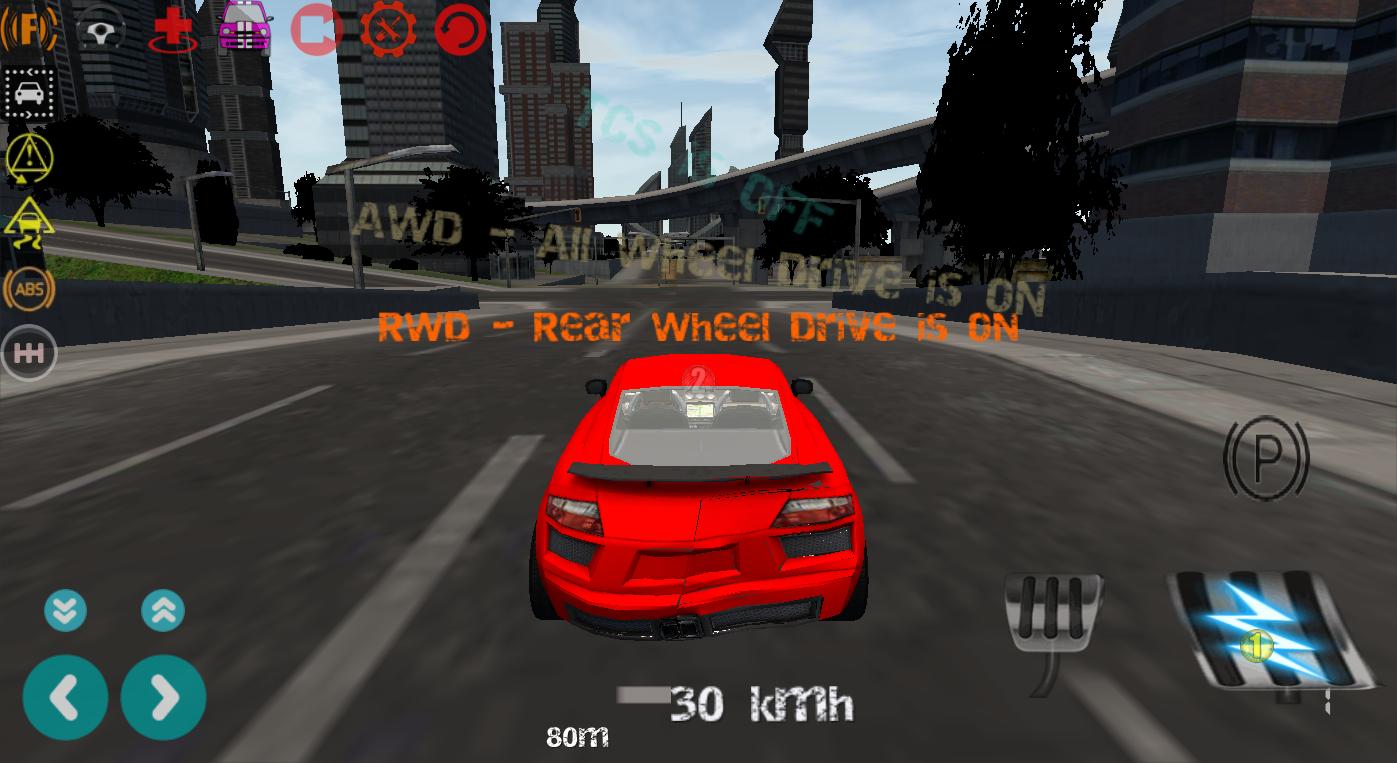This screenshot has height=763, width=1397.
Task: Select the camera view switch icon
Action: (315, 28)
